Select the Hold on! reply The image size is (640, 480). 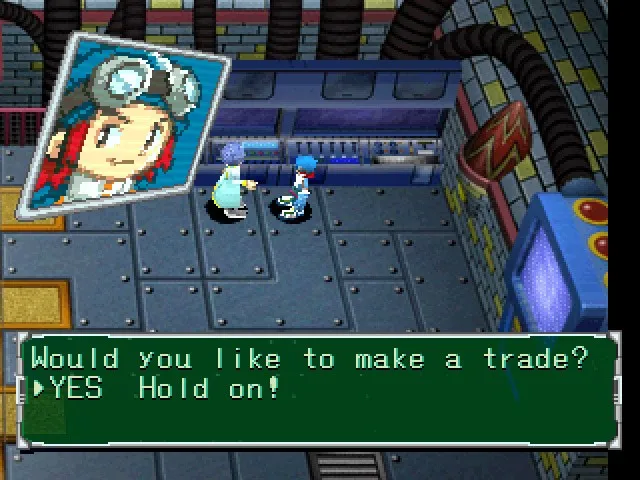pos(210,388)
